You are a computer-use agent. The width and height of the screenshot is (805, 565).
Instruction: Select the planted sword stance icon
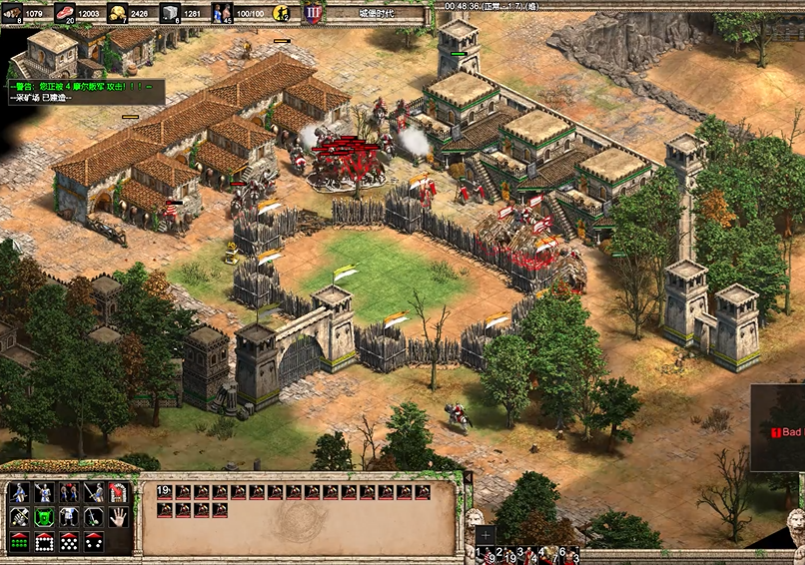click(94, 517)
